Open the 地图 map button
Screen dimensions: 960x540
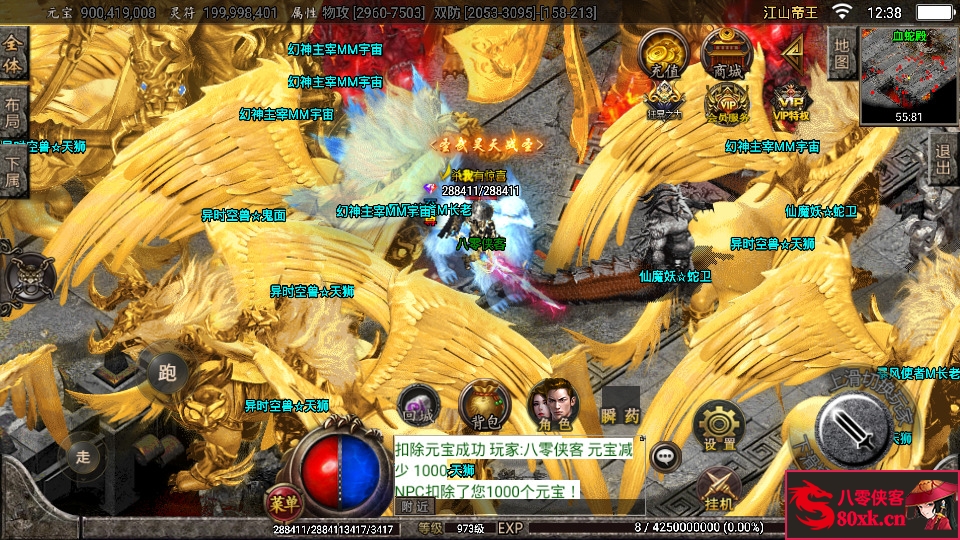(x=842, y=53)
